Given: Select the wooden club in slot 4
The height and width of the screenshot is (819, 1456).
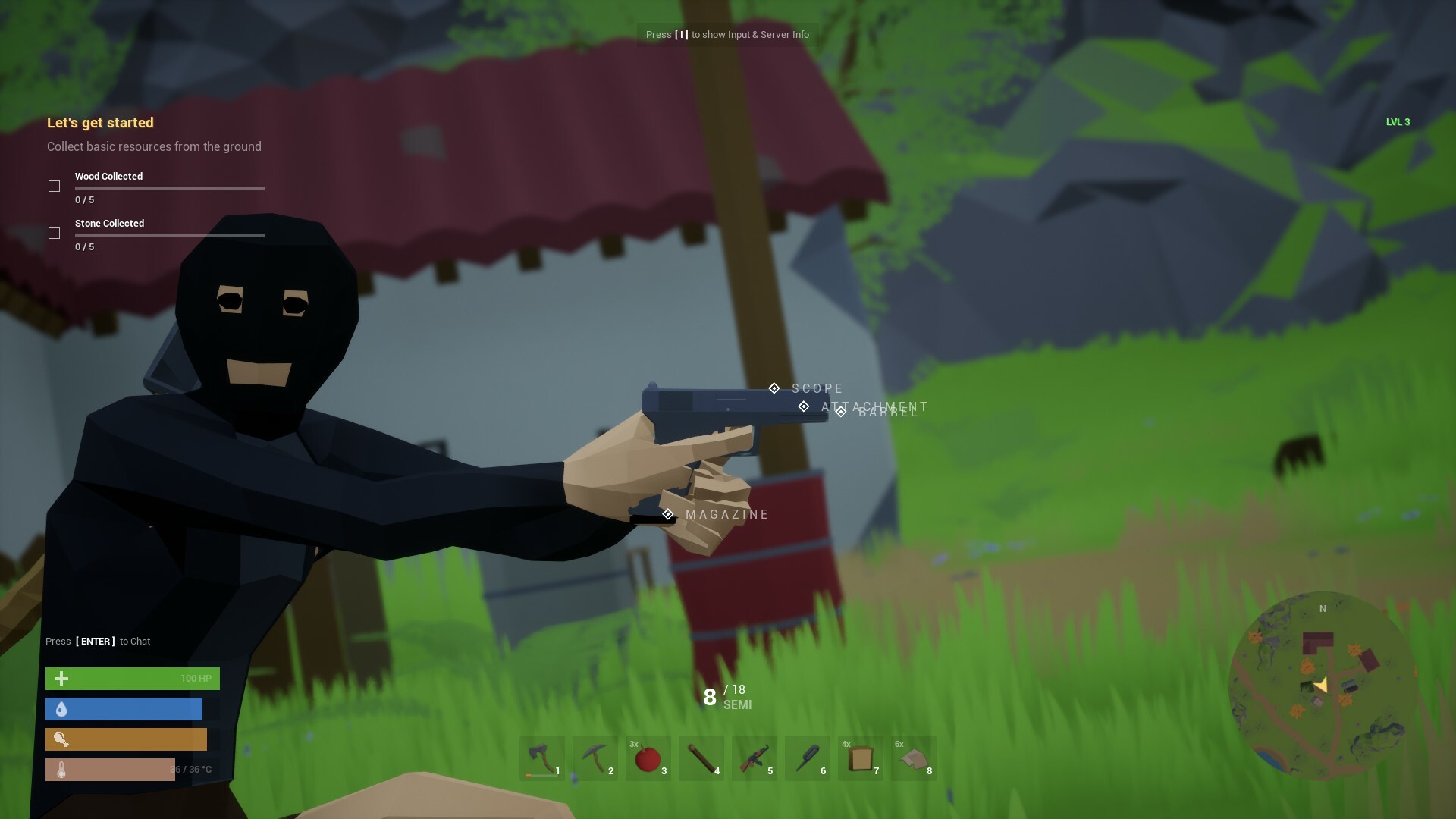Looking at the screenshot, I should point(701,758).
